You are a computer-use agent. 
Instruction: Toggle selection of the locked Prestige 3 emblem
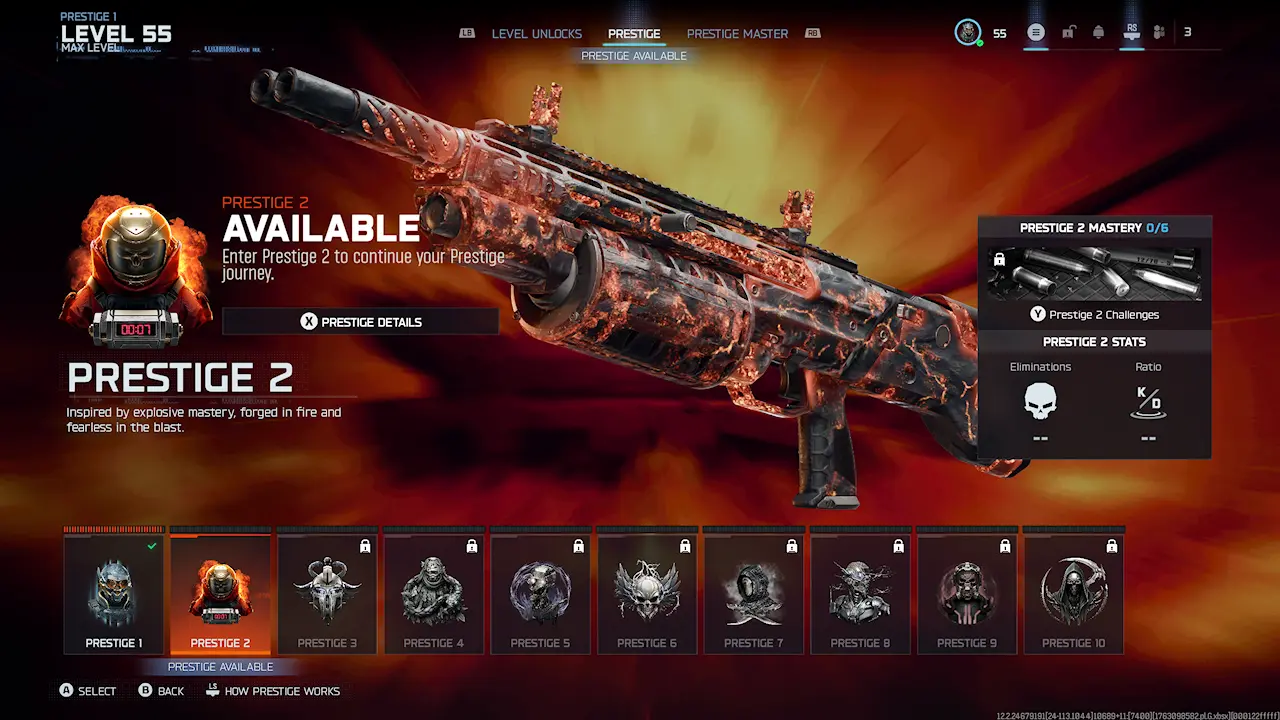(x=327, y=590)
